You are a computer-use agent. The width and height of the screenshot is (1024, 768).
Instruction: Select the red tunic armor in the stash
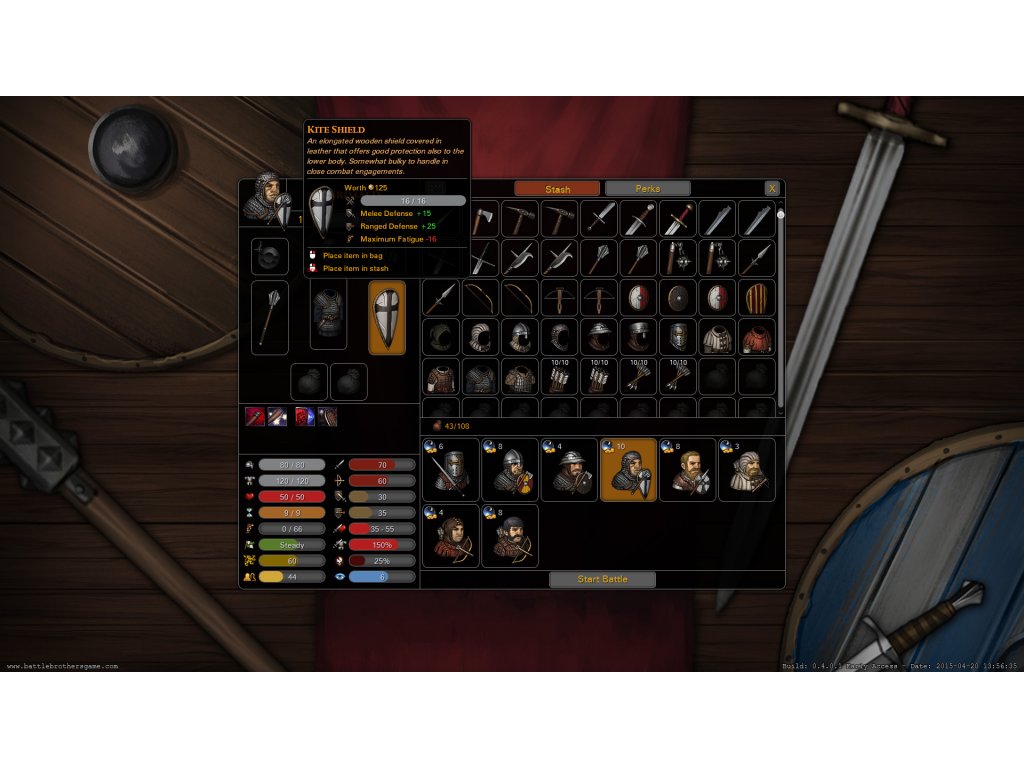coord(756,337)
